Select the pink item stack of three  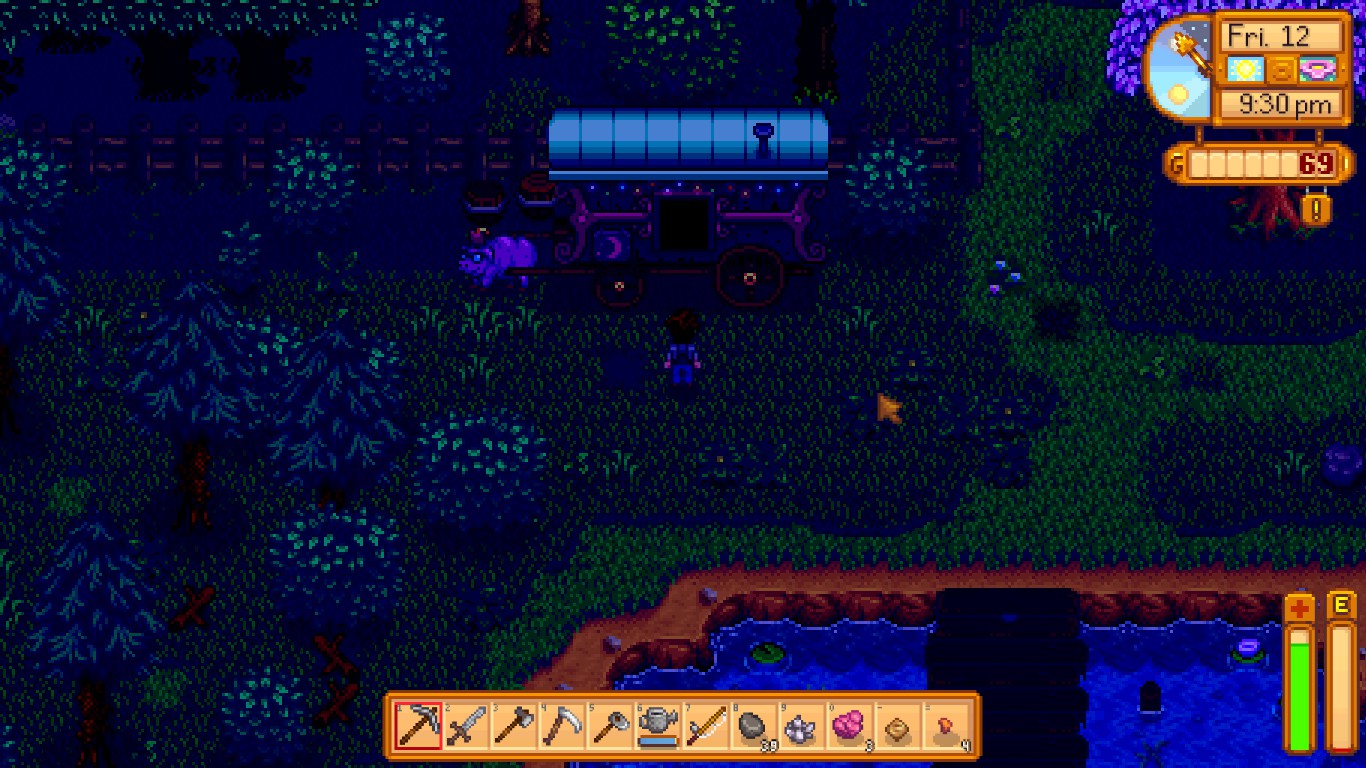click(x=848, y=726)
